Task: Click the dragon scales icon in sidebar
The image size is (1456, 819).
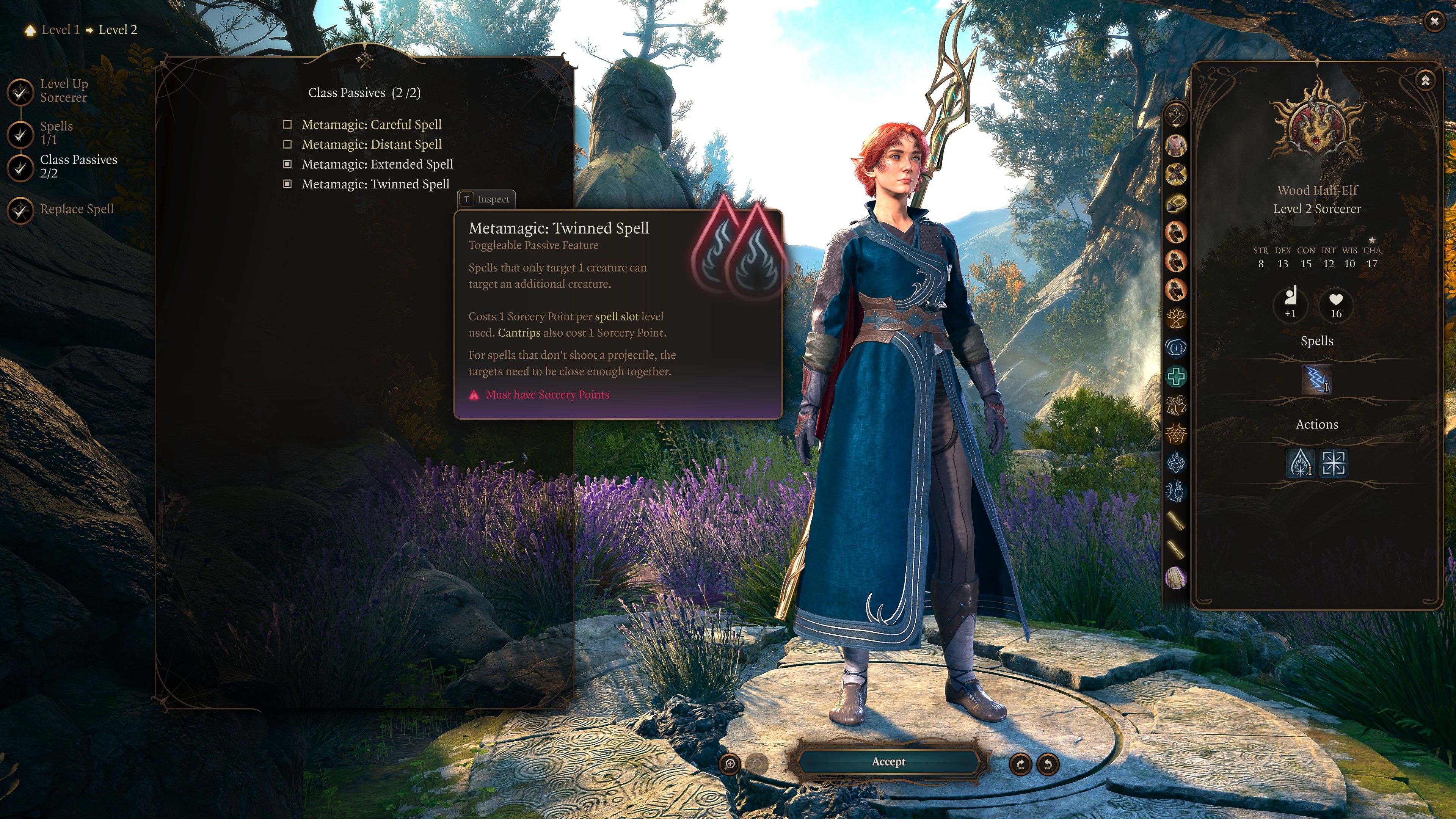Action: tap(1176, 434)
